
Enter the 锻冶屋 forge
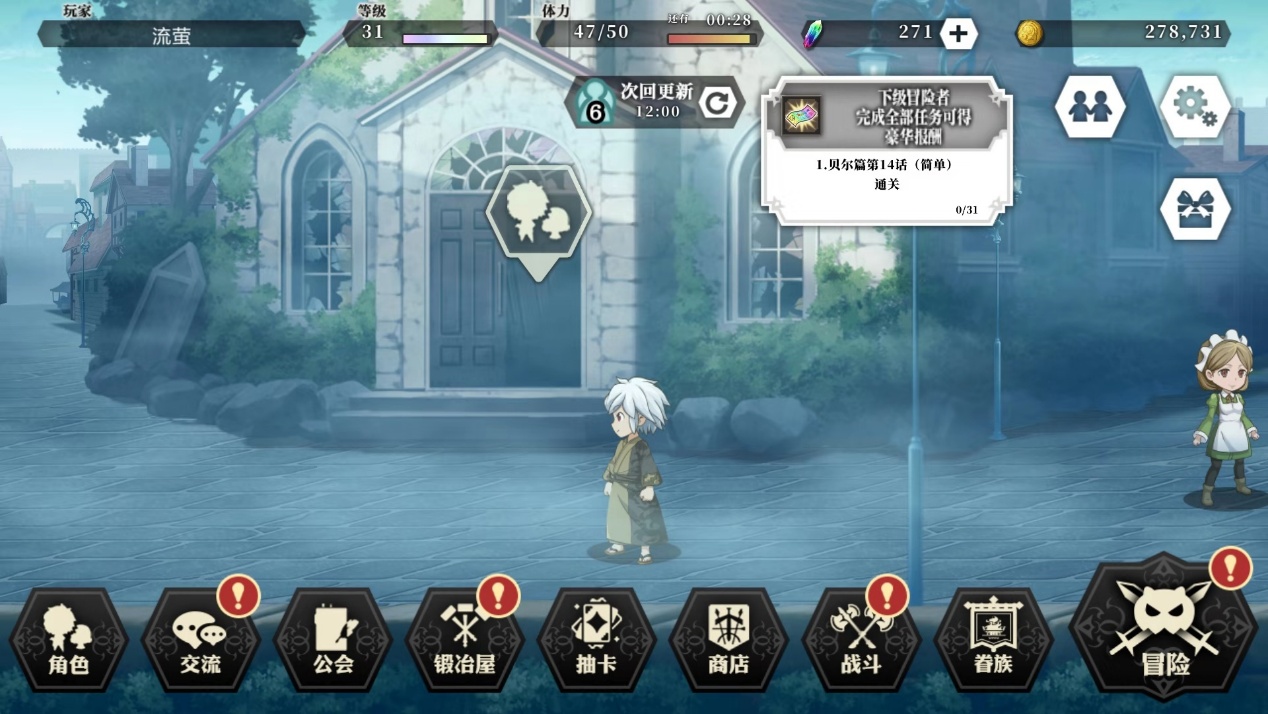465,640
